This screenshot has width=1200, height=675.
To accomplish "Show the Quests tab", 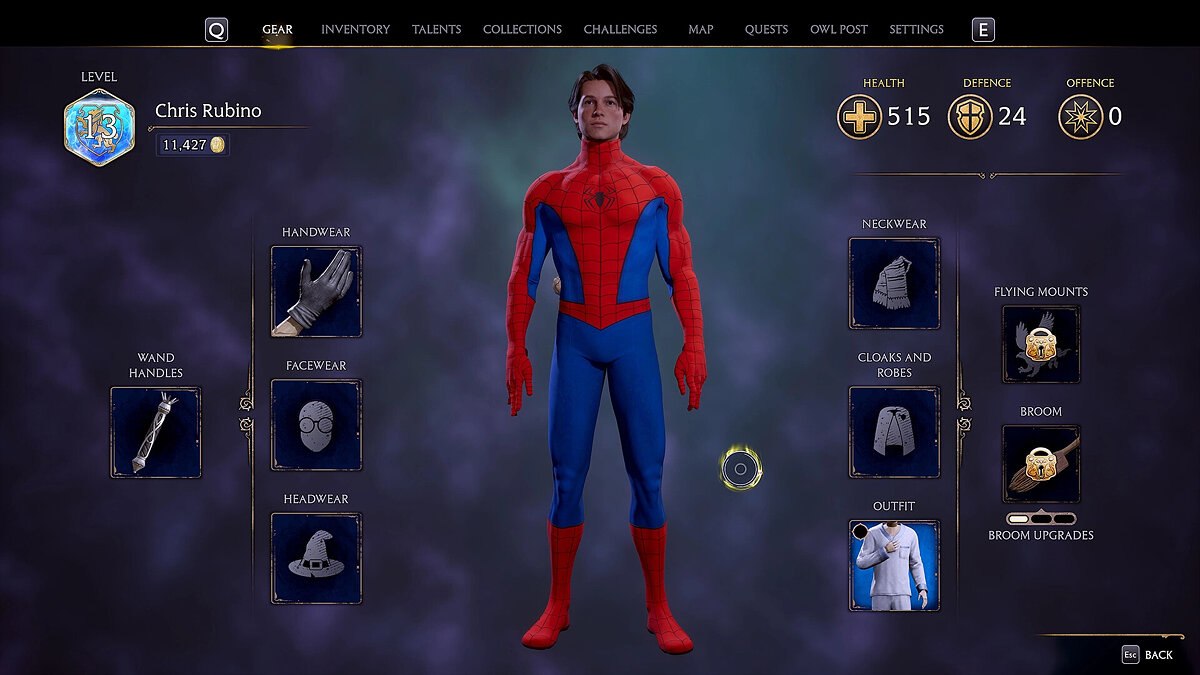I will (766, 30).
